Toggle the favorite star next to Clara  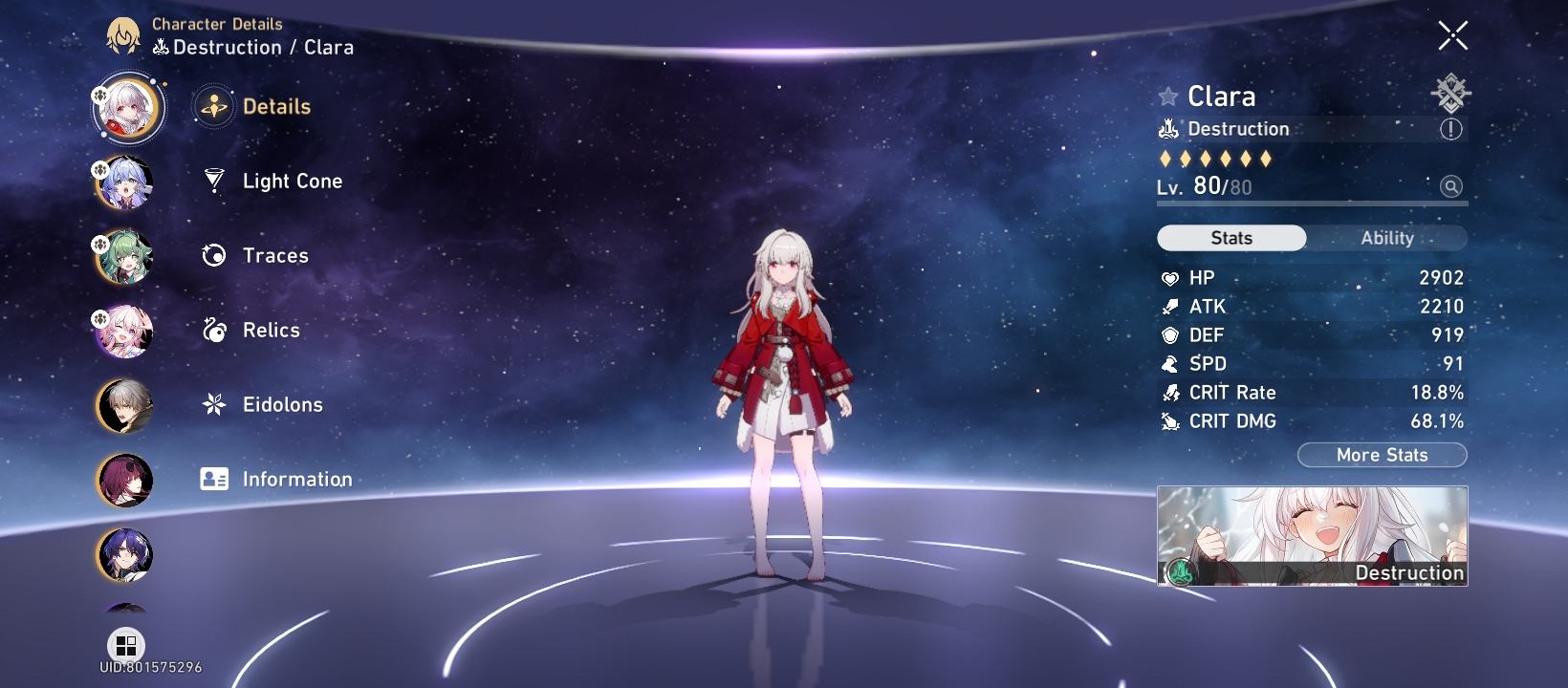pyautogui.click(x=1165, y=96)
